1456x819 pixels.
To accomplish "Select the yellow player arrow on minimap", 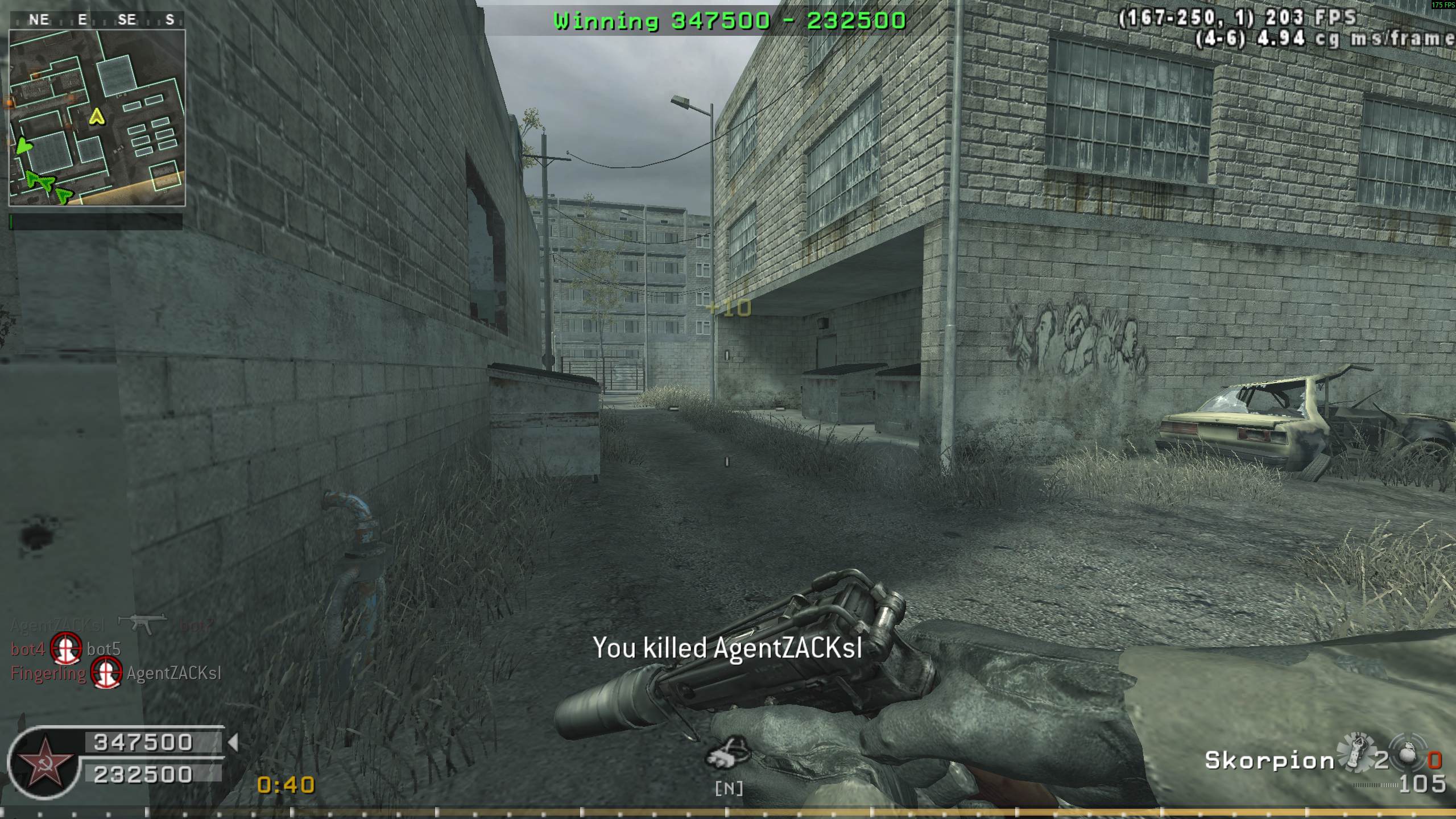I will [x=98, y=117].
